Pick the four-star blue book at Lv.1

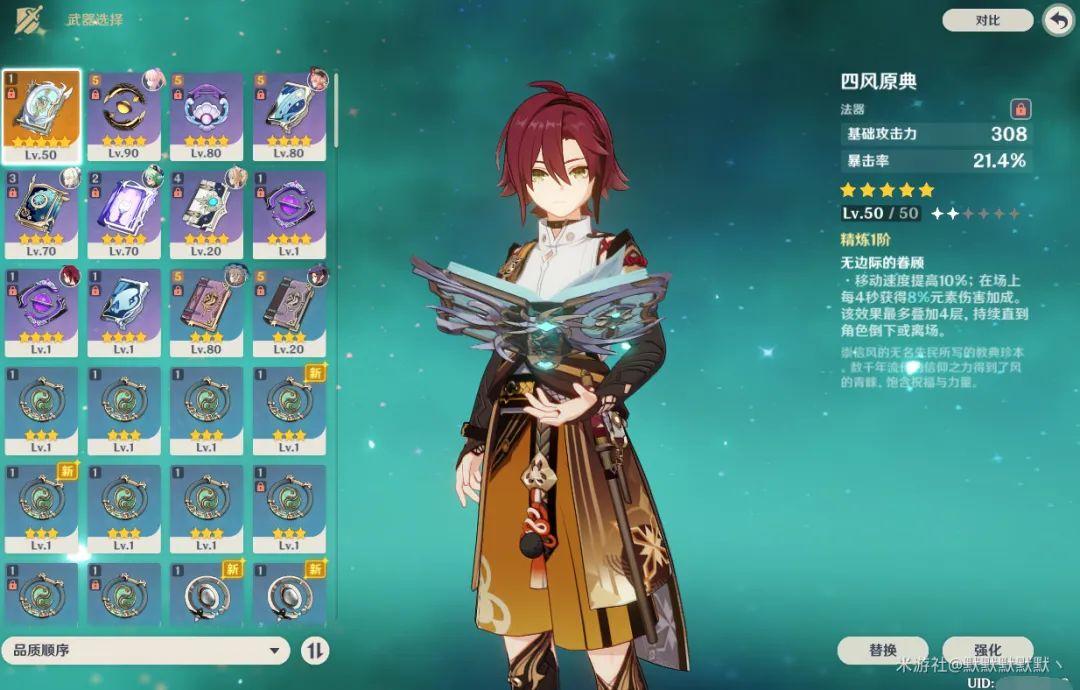(124, 311)
